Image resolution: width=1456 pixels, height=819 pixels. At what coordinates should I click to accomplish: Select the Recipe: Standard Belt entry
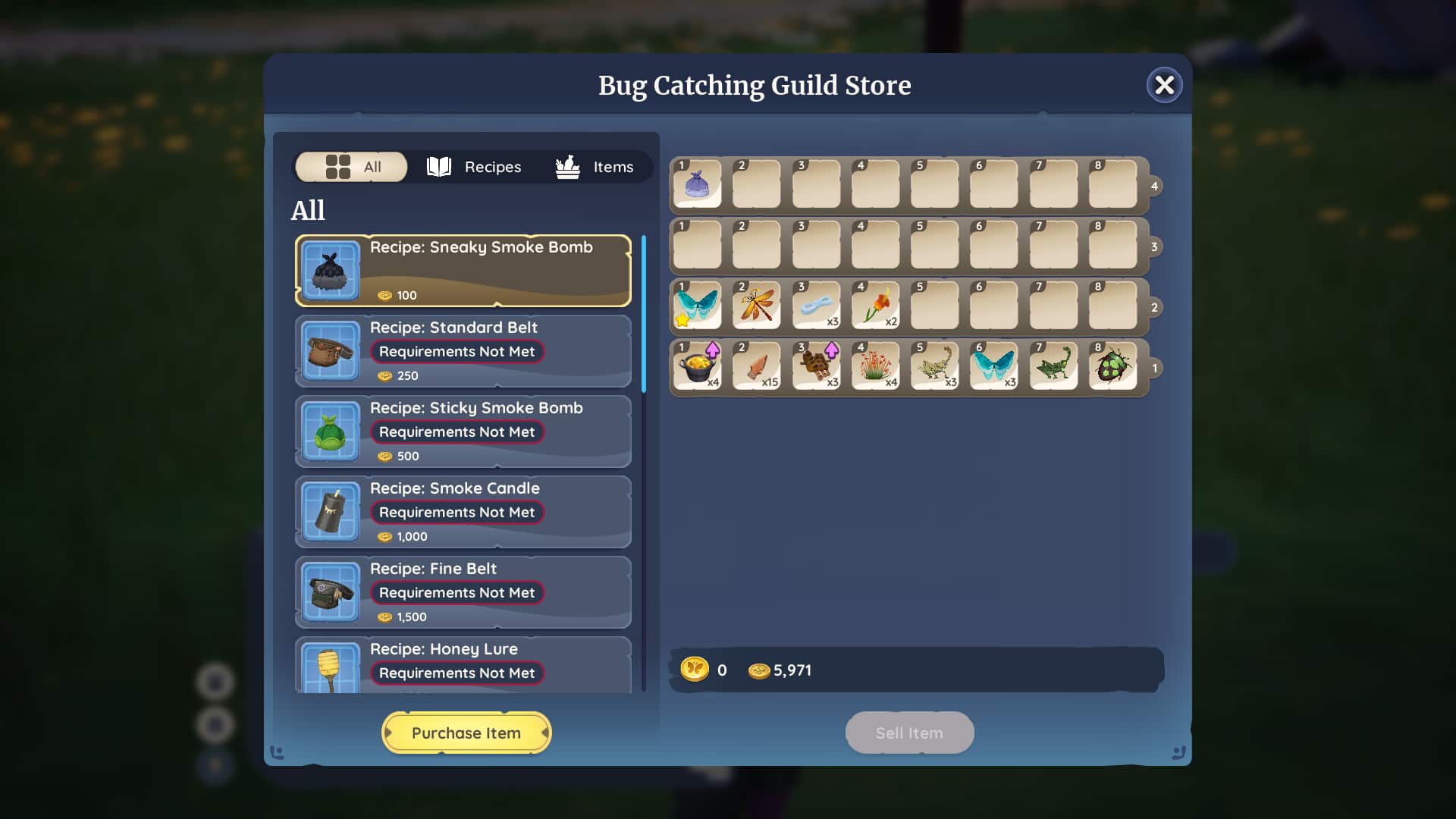(463, 350)
